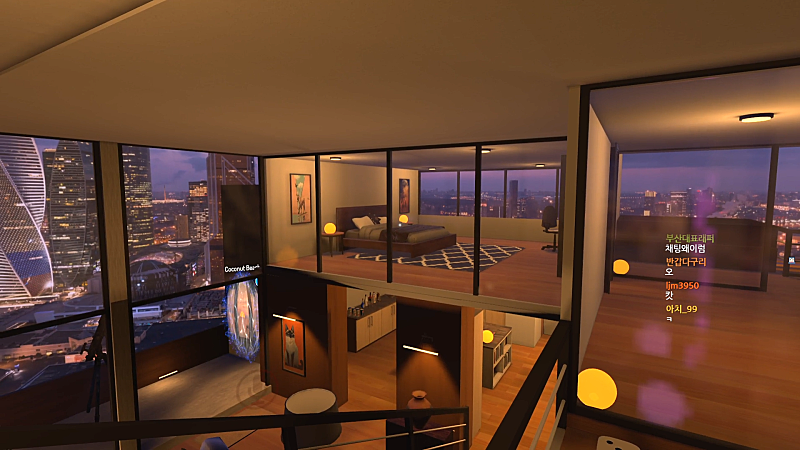
Task: Select chat username ljm3950
Action: click(682, 285)
